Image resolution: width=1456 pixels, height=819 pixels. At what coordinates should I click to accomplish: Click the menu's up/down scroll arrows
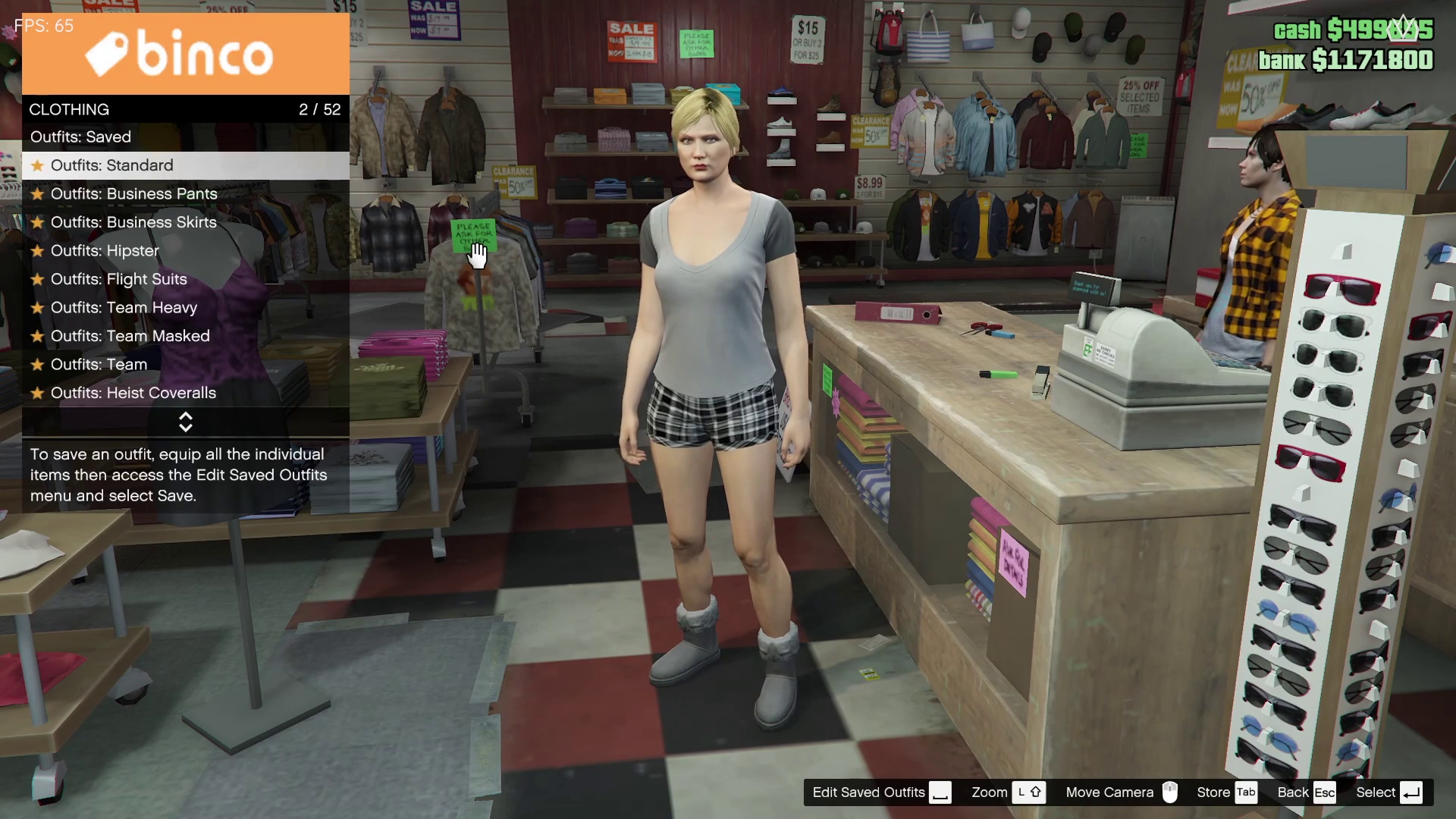coord(185,422)
